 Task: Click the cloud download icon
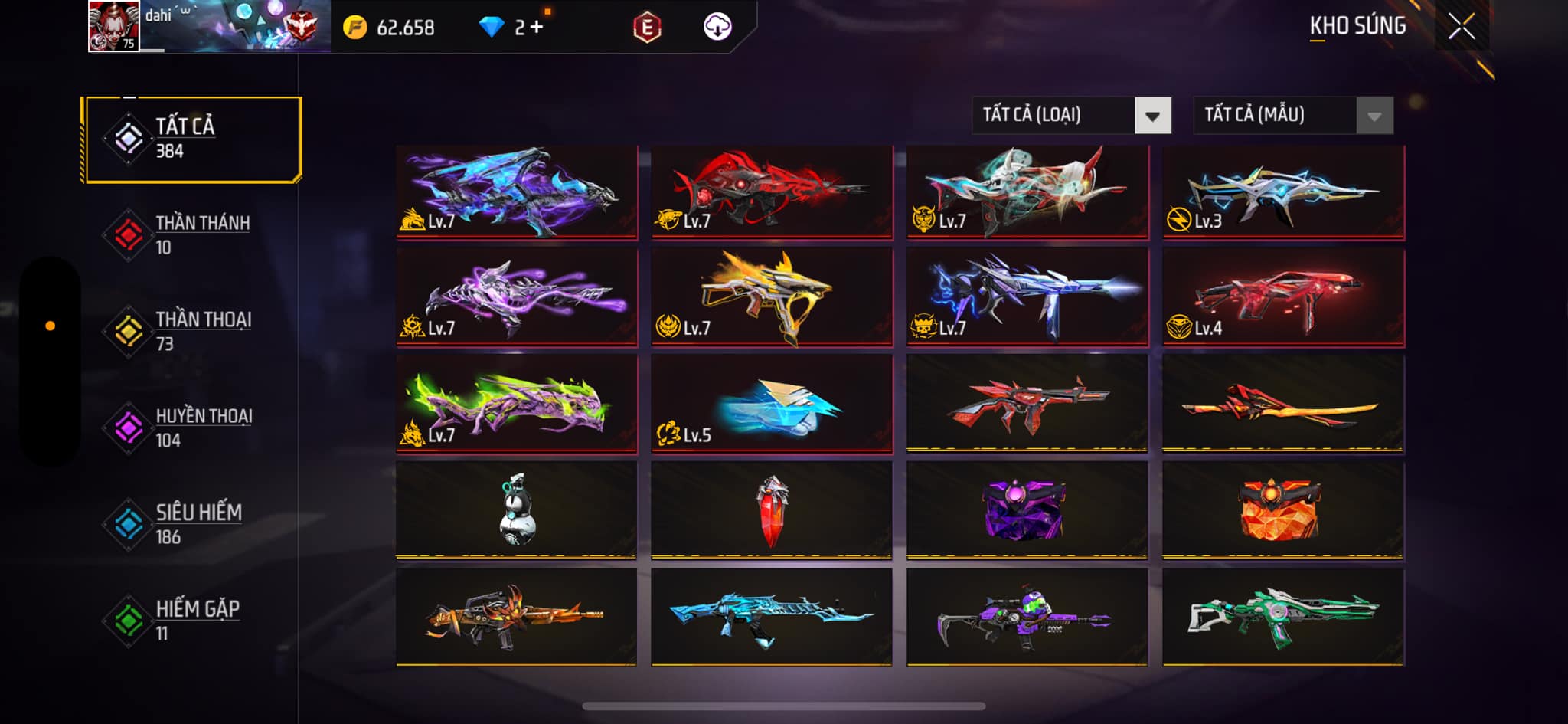click(x=717, y=27)
